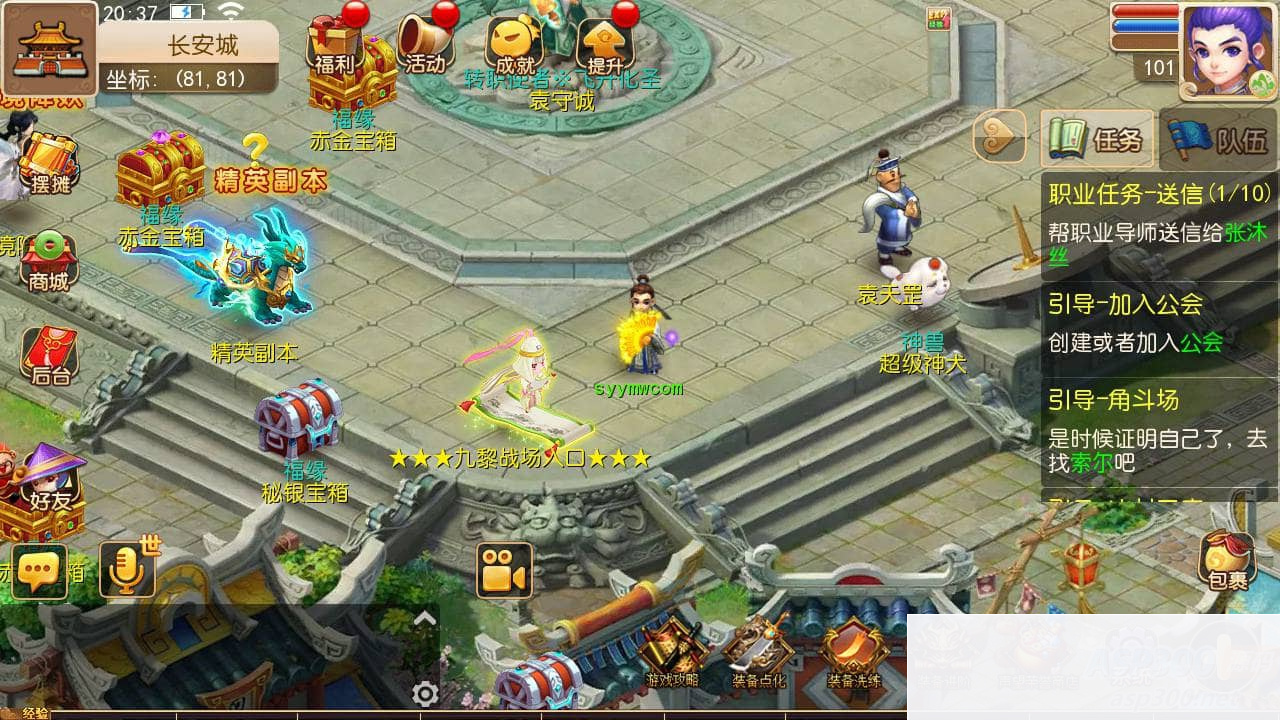This screenshot has height=720, width=1280.
Task: Click the player avatar portrait
Action: [x=1228, y=50]
